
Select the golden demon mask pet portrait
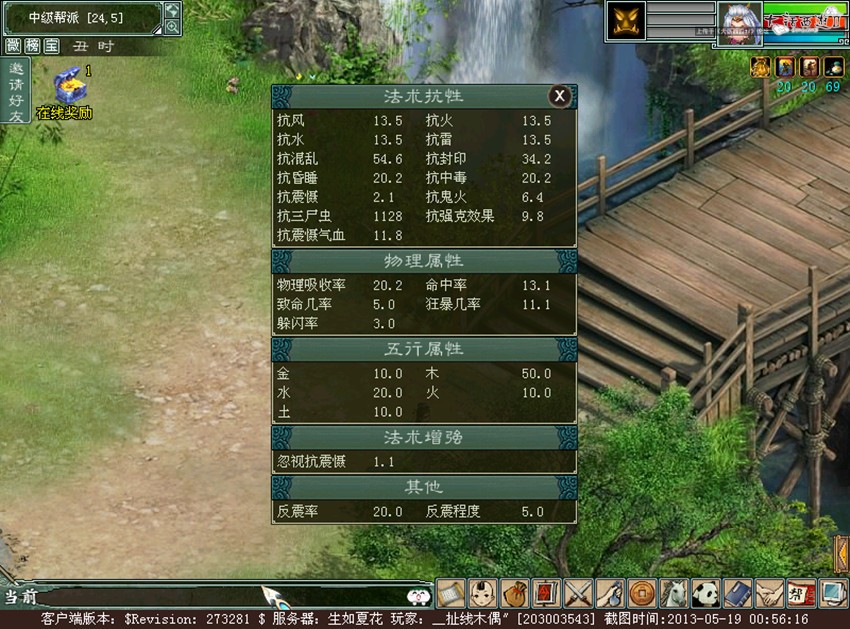(625, 22)
